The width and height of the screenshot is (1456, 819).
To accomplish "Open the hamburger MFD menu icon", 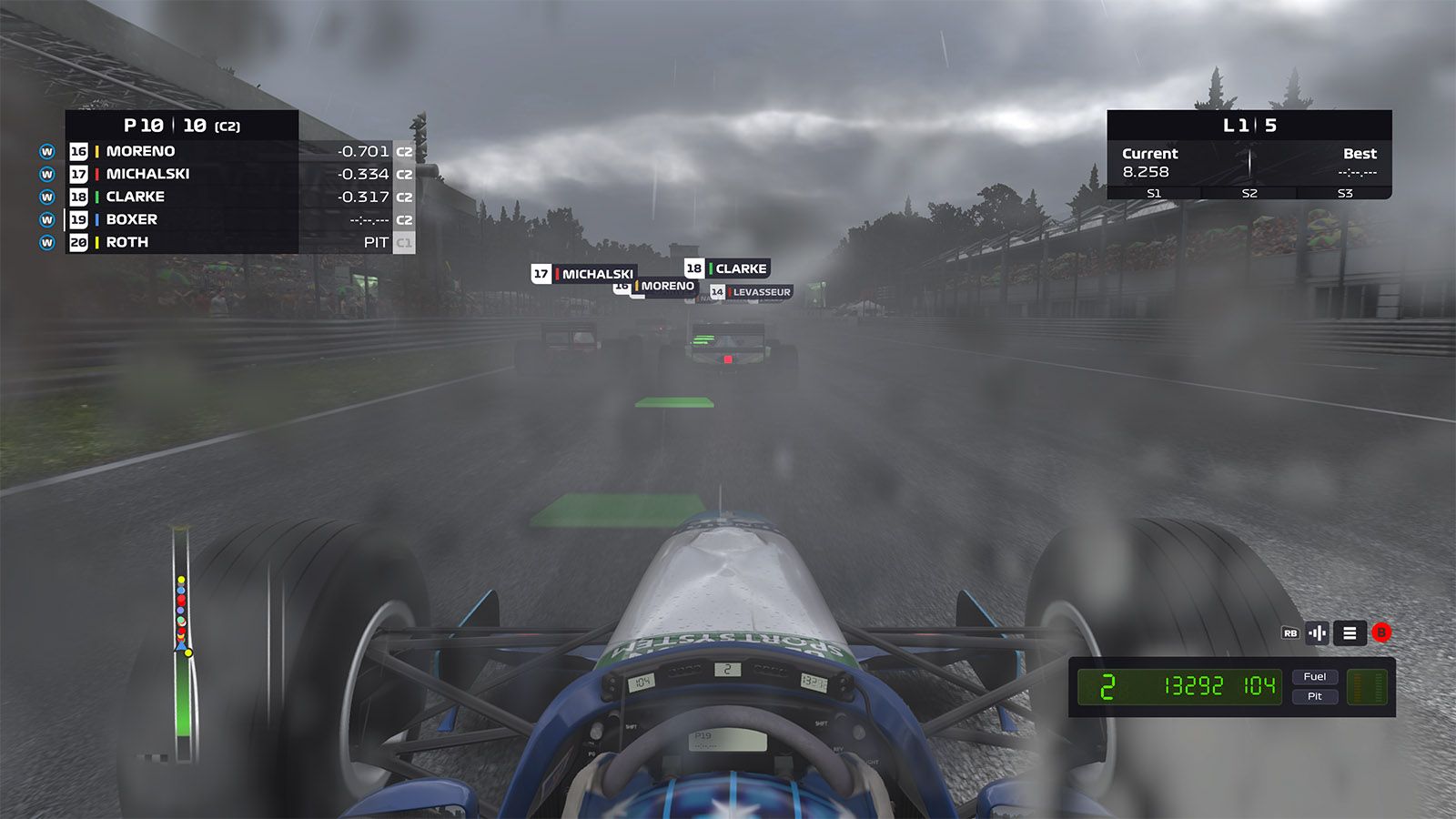I will 1349,632.
